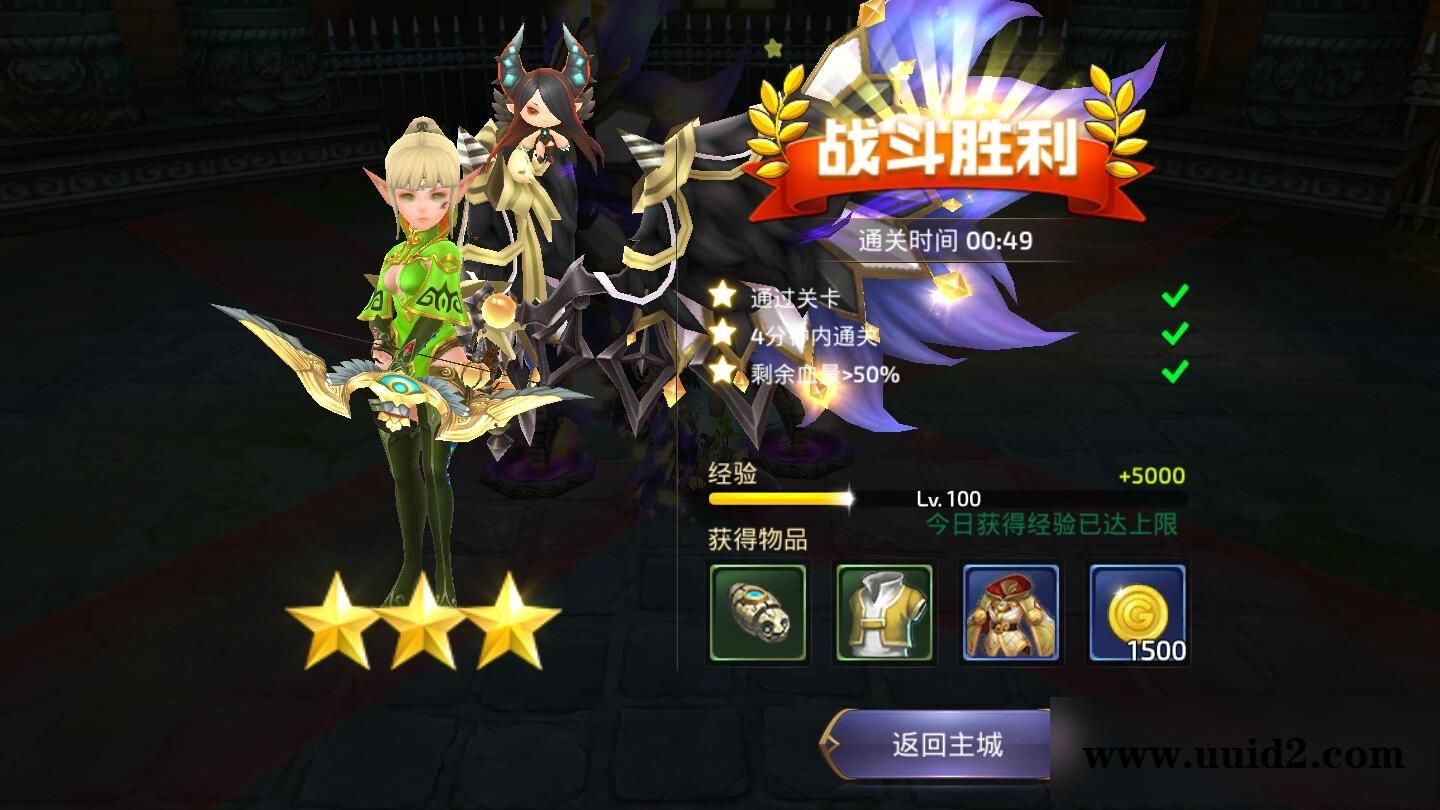Image resolution: width=1440 pixels, height=810 pixels.
Task: Tap the 1500 gold coin reward icon
Action: (x=1138, y=613)
